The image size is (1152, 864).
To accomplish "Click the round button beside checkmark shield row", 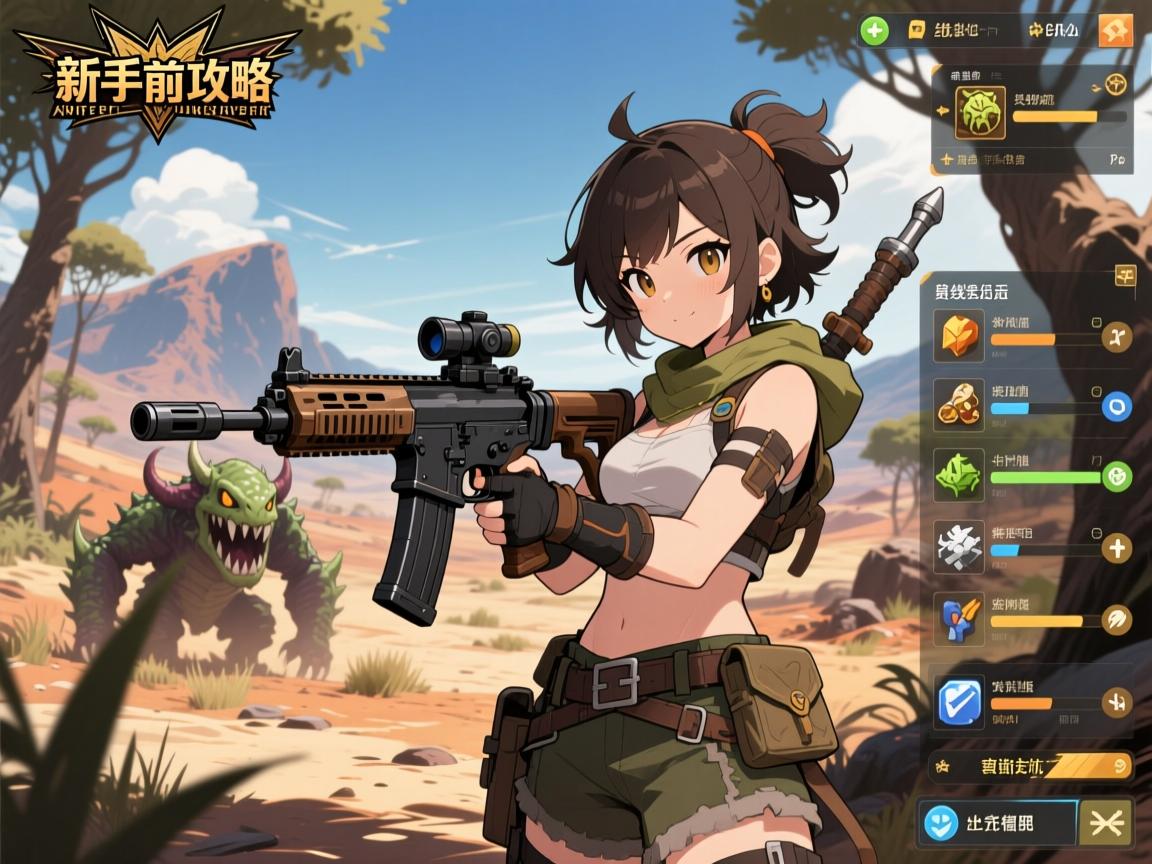I will [x=1116, y=702].
